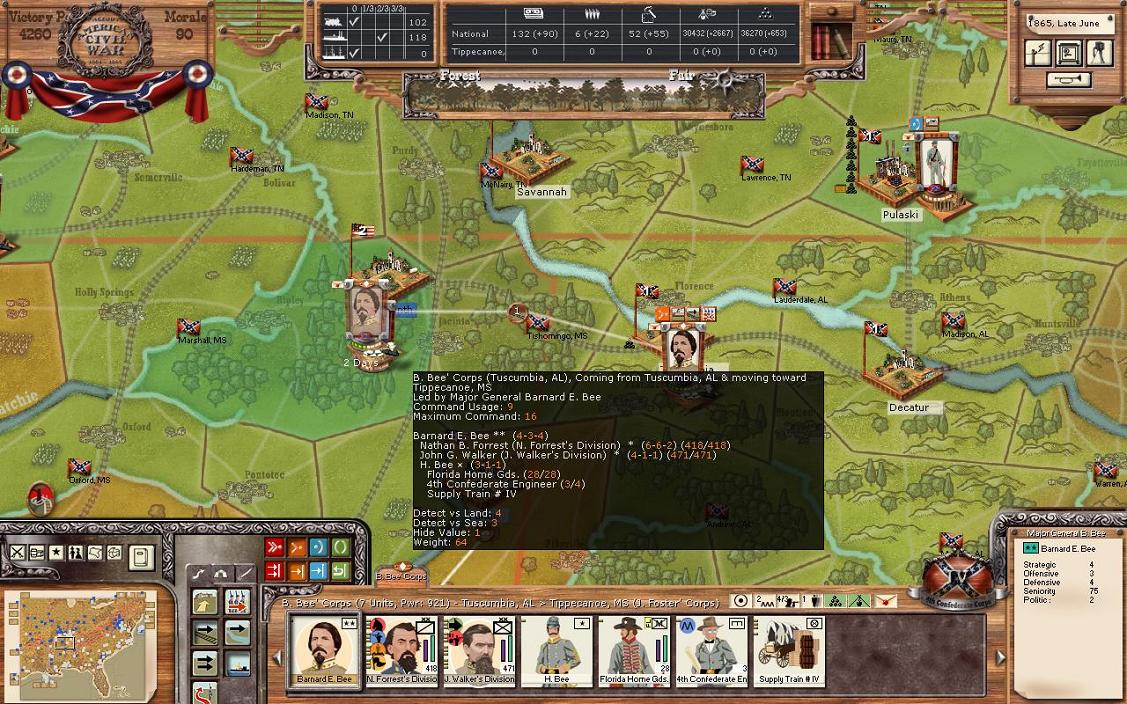Open the telegraph pole button
Screen dimensions: 1127x704
coord(1038,53)
